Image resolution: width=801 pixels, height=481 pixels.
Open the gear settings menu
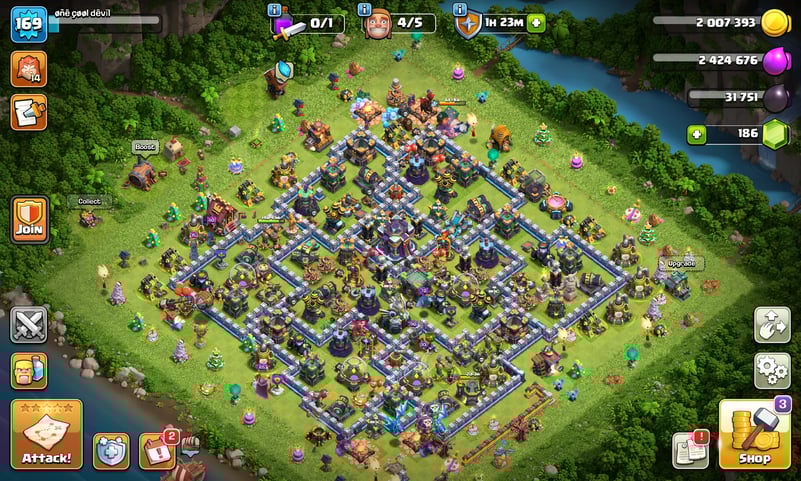click(x=772, y=371)
